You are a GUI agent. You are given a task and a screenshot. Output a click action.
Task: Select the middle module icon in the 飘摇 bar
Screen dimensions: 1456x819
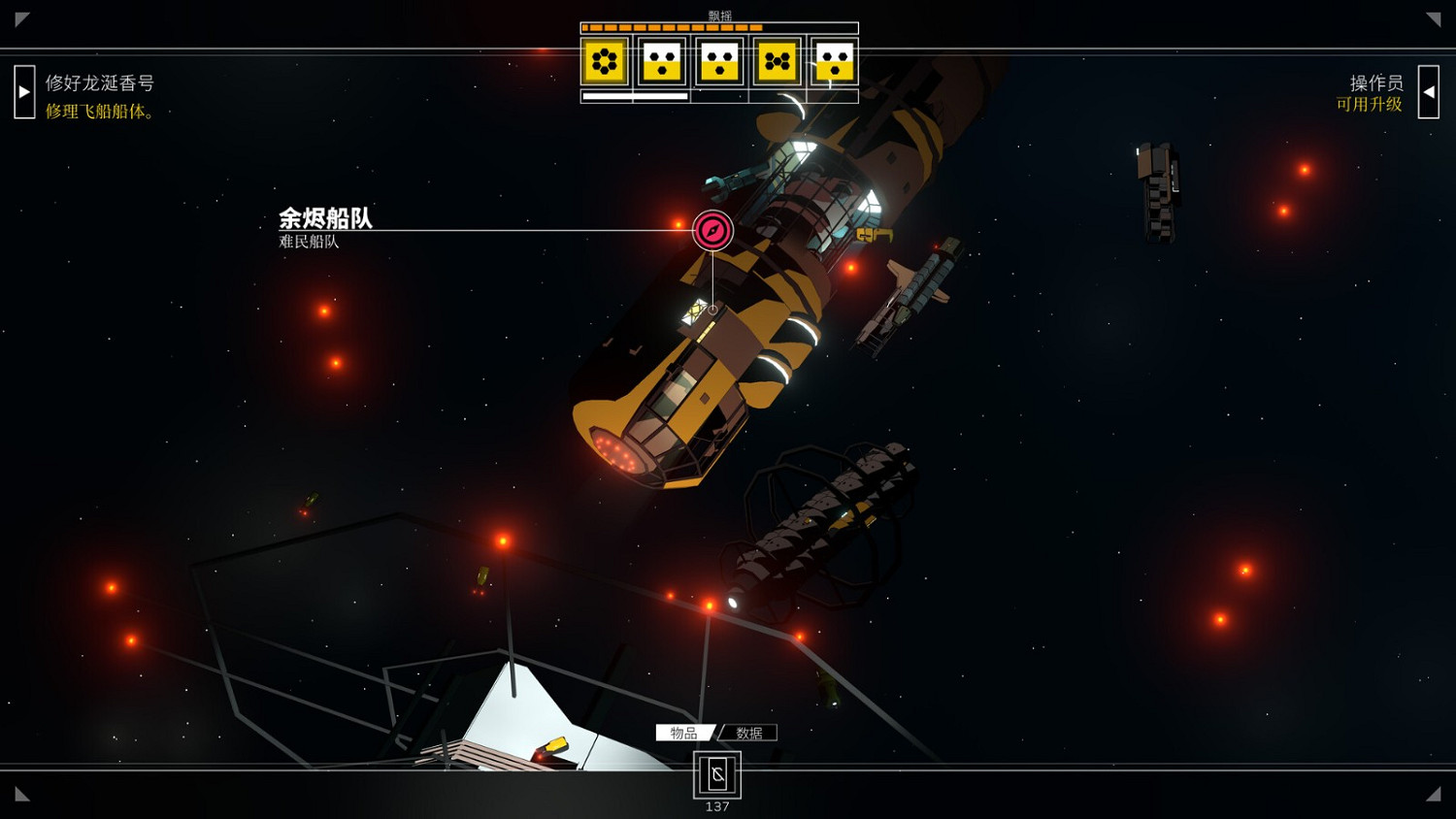[x=718, y=61]
